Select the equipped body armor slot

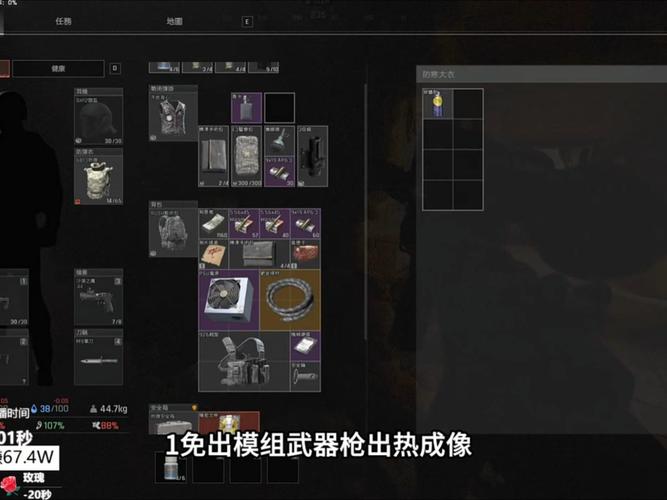(x=98, y=178)
